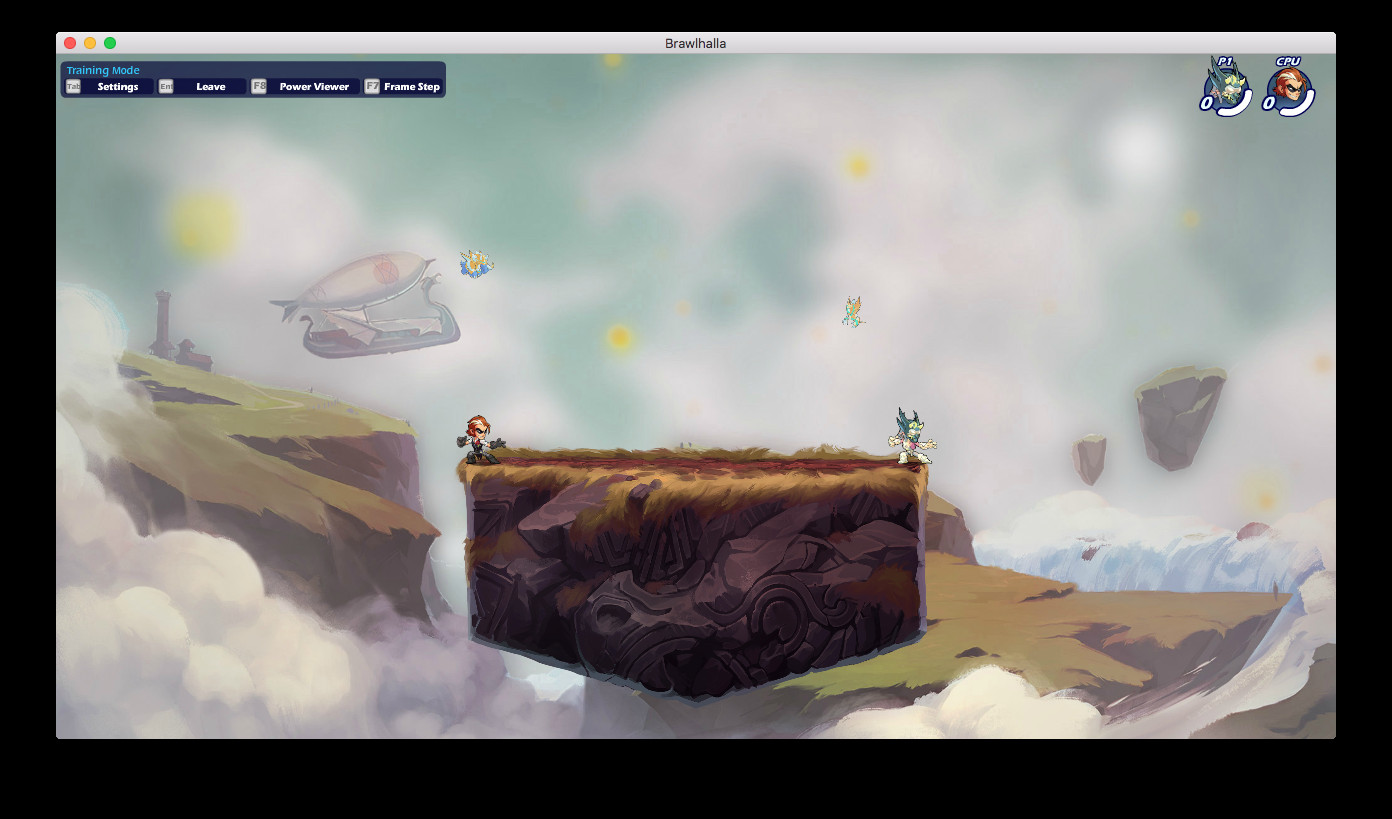Open the Power Viewer
The height and width of the screenshot is (819, 1392).
316,86
